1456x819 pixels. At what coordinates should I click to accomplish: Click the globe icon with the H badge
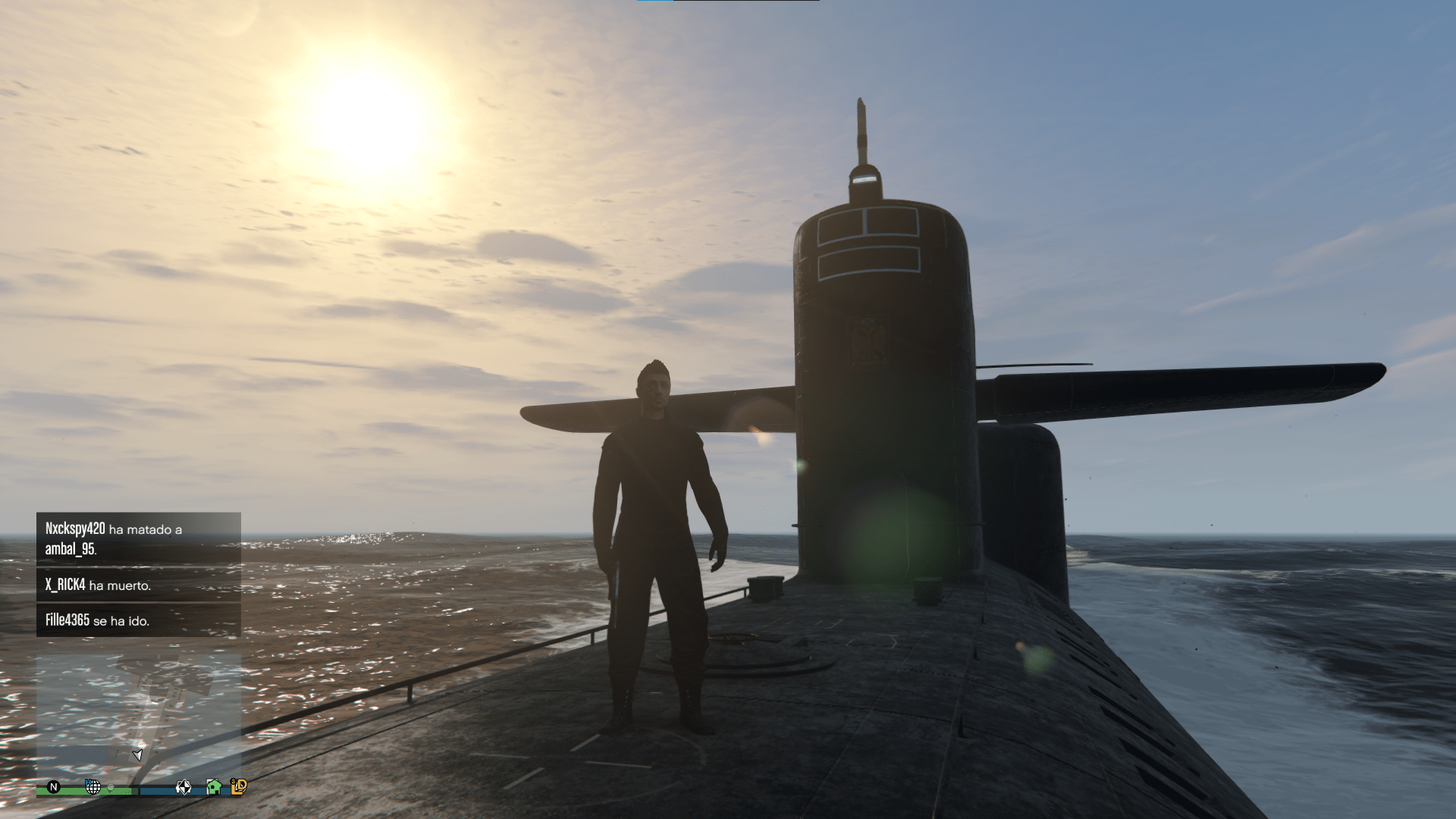pyautogui.click(x=93, y=787)
